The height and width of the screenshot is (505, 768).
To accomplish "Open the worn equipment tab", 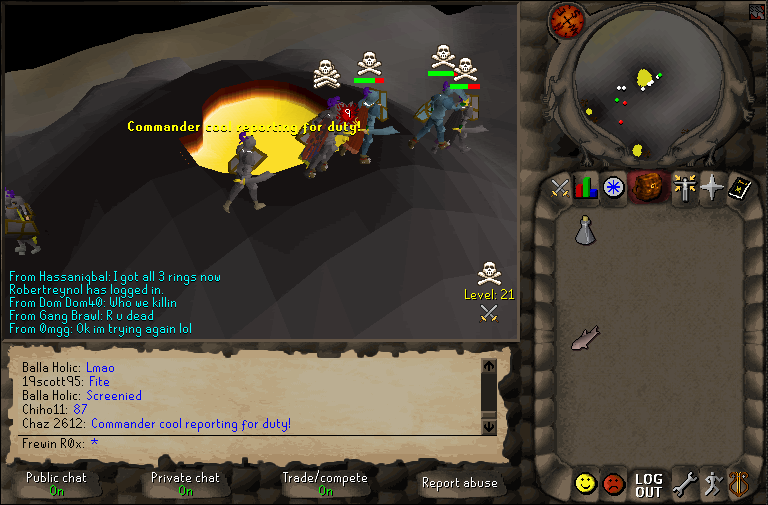I will (684, 188).
